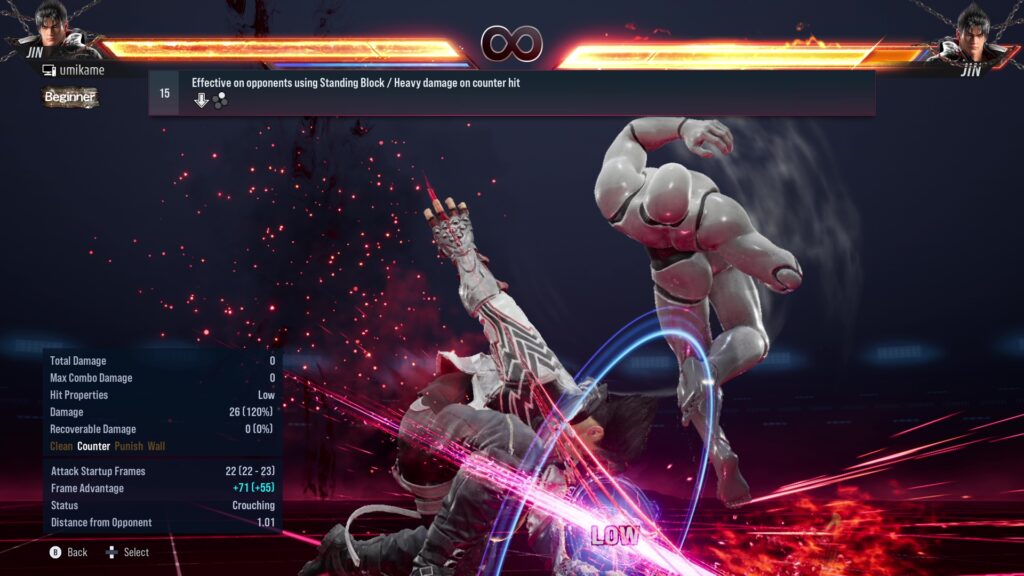Select move 15 in the move list
The image size is (1024, 576).
click(x=511, y=93)
